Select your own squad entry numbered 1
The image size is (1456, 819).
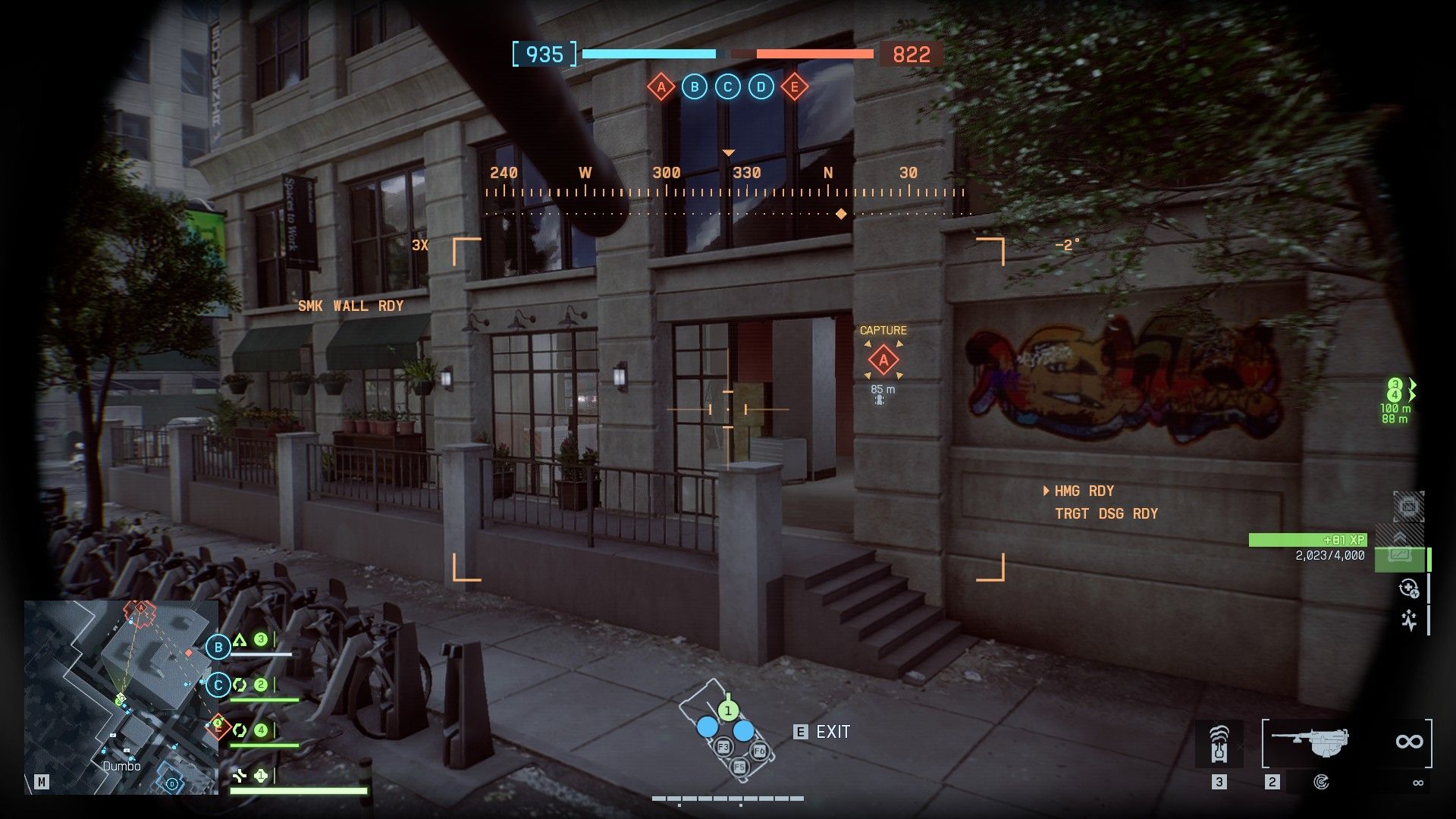(260, 776)
